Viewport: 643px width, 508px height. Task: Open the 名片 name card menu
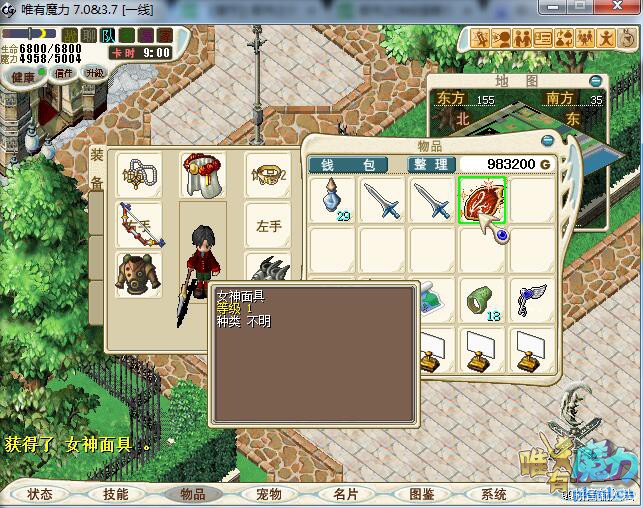[345, 494]
